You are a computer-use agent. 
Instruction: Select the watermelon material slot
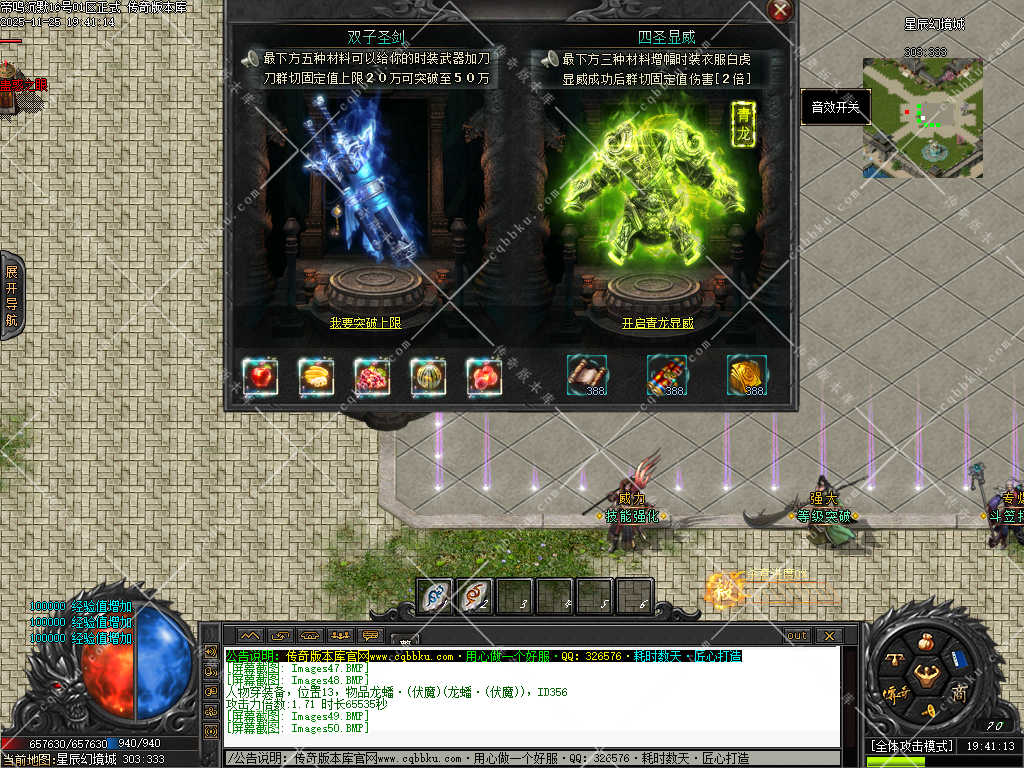(428, 376)
